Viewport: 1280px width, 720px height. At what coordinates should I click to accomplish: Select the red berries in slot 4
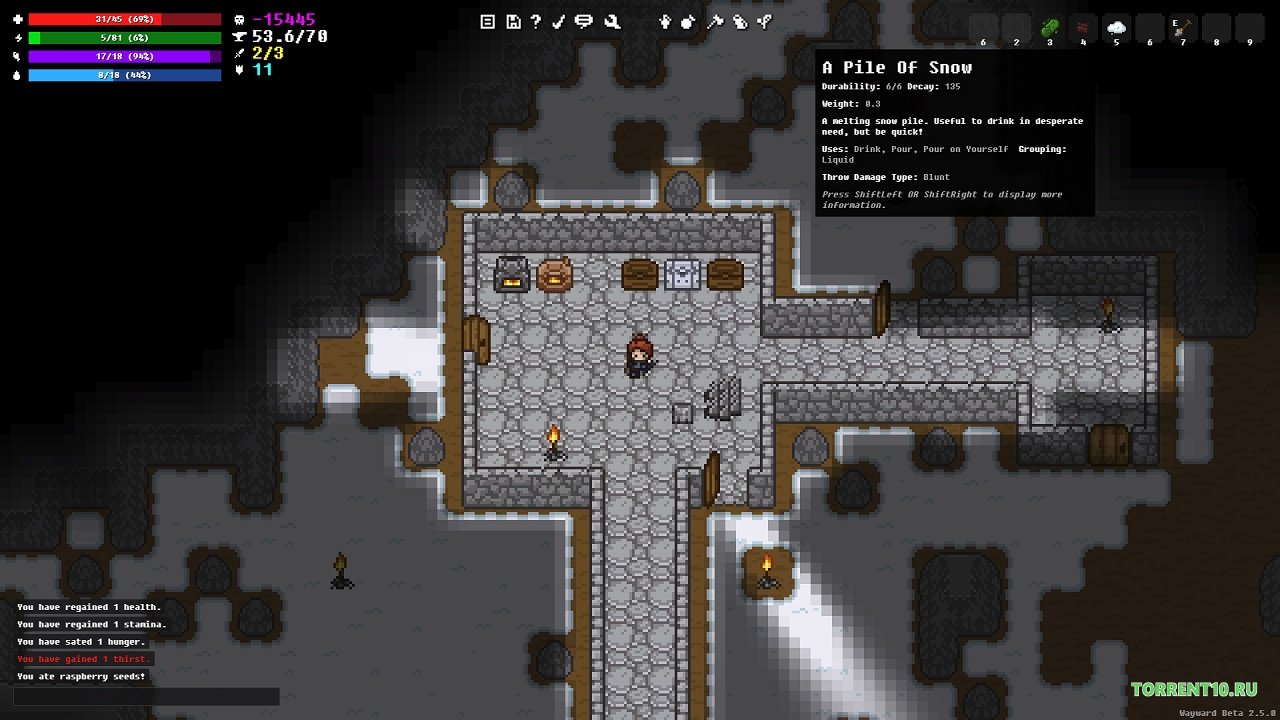click(x=1083, y=28)
